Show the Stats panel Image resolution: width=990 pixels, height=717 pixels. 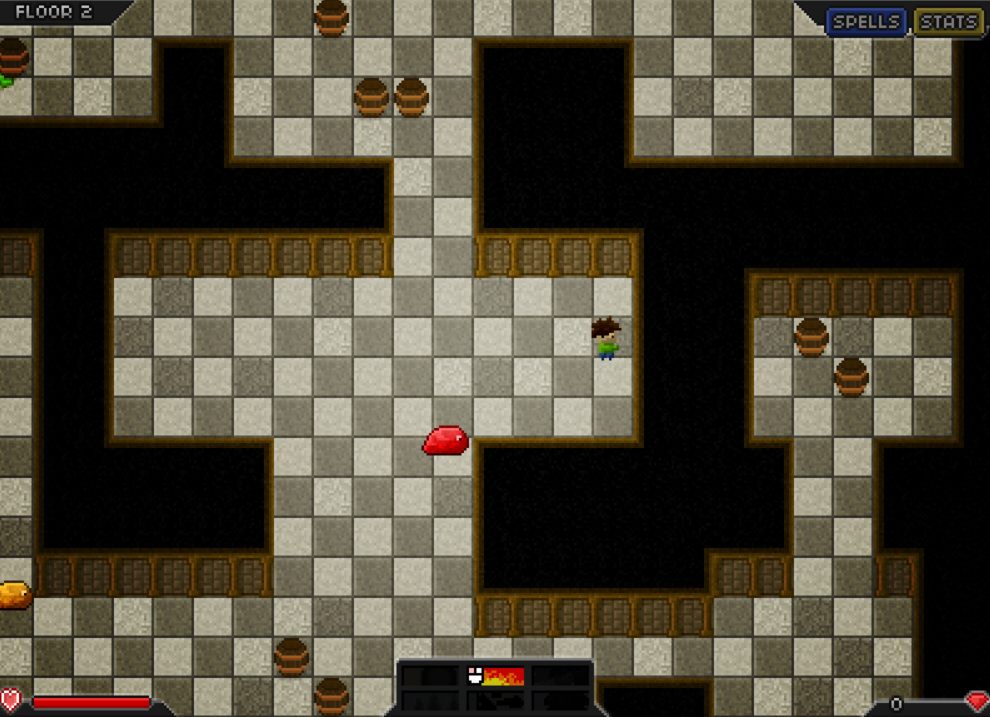(x=948, y=22)
